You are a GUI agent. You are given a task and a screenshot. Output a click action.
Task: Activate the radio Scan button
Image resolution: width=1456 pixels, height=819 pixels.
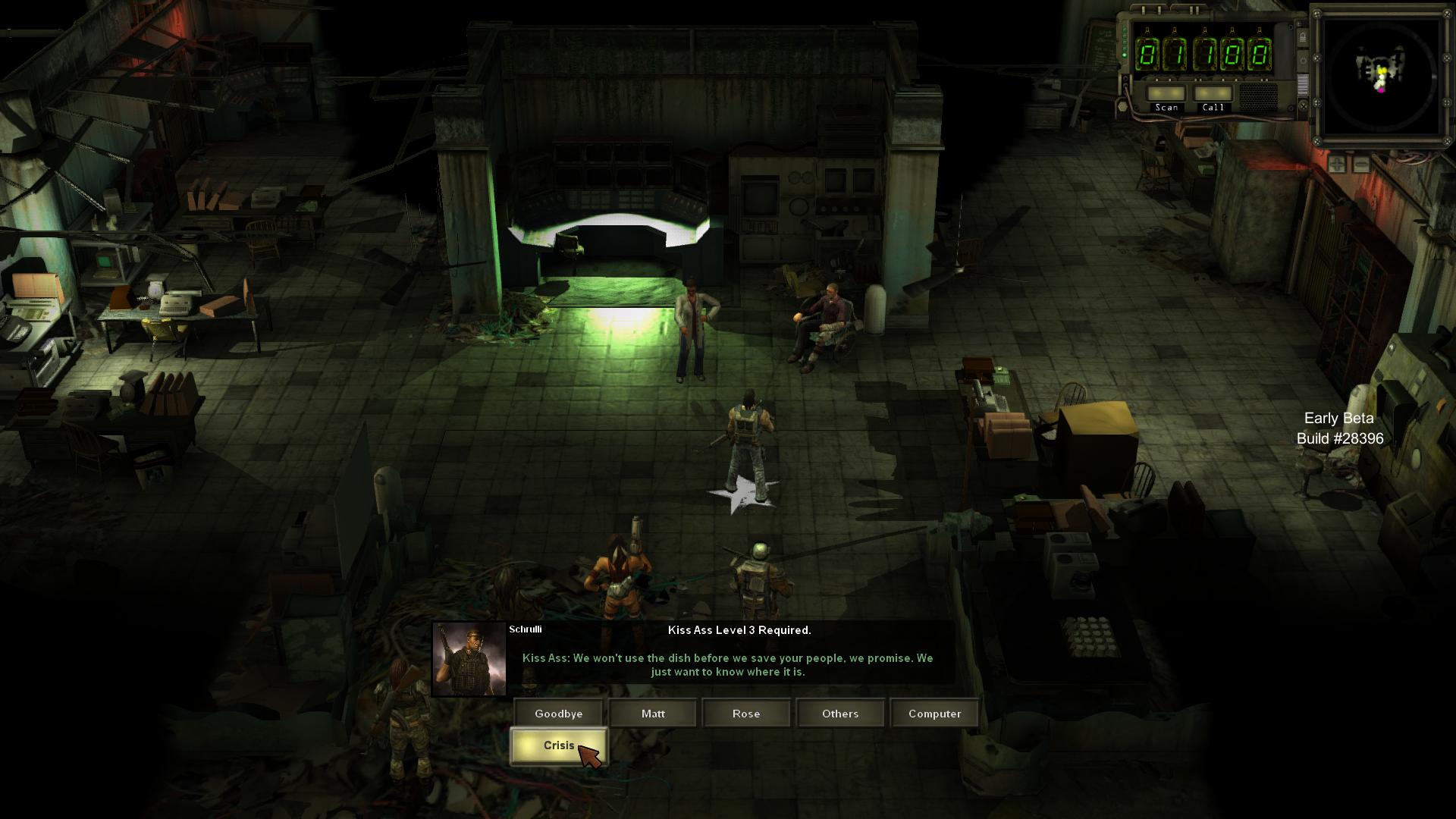point(1166,94)
